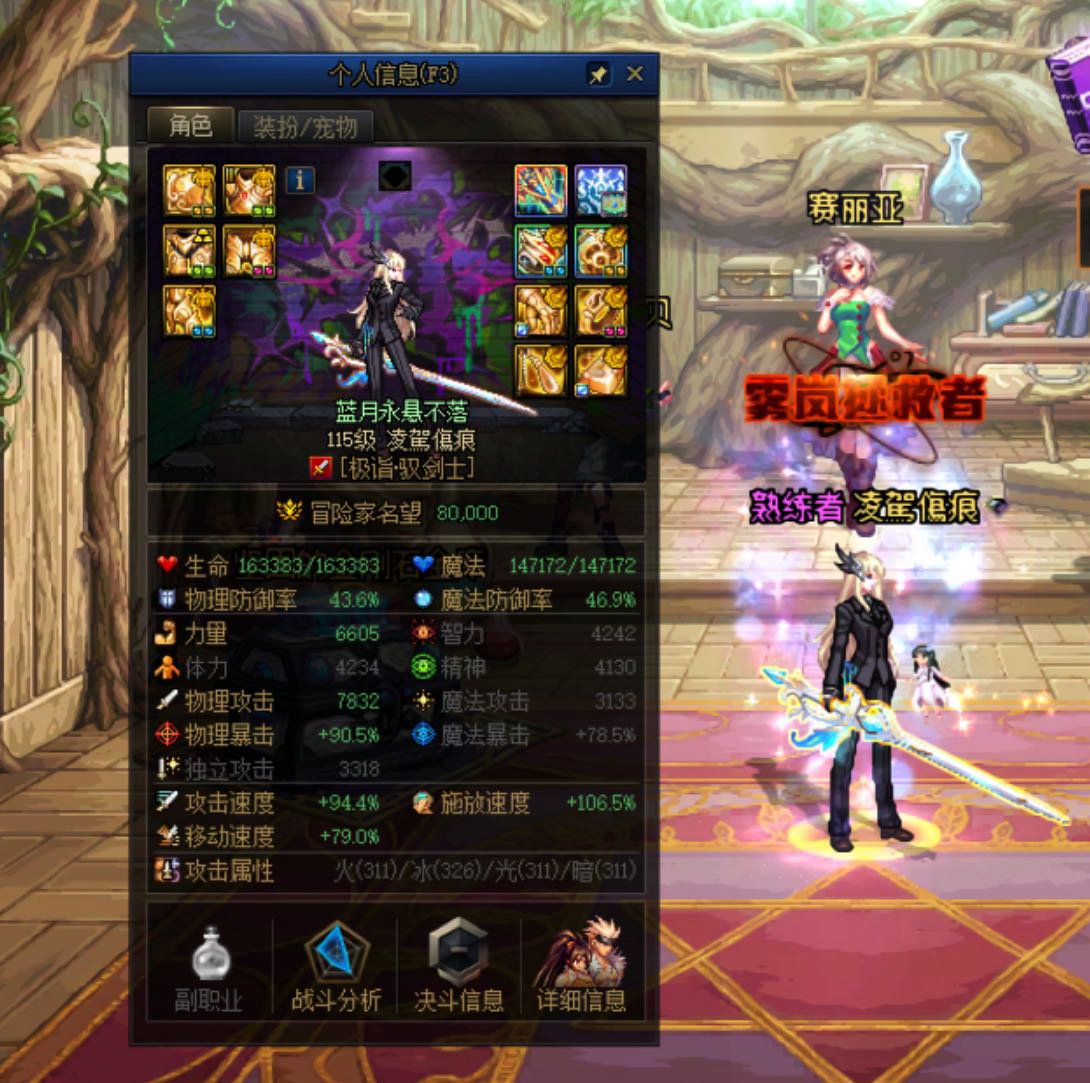
Task: Select the golden ring slot with pink gems
Action: tap(600, 311)
